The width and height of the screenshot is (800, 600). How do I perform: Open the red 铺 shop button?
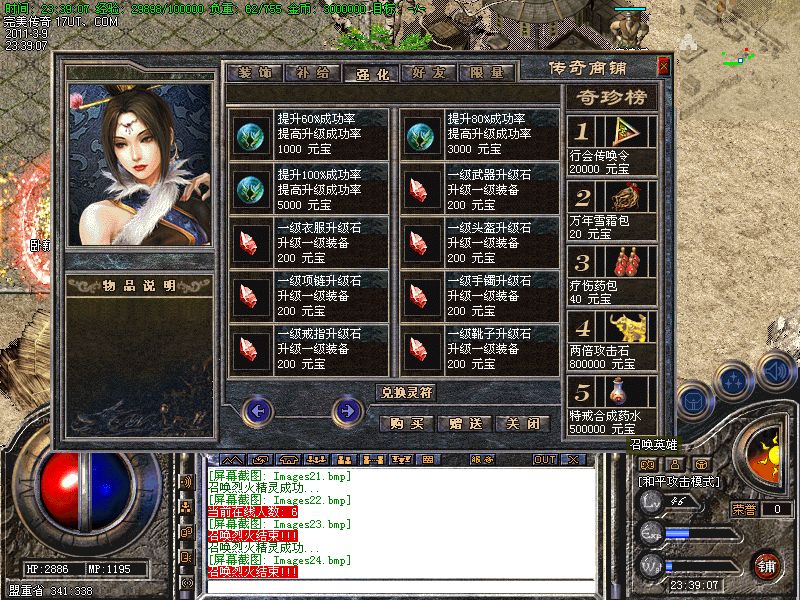766,566
